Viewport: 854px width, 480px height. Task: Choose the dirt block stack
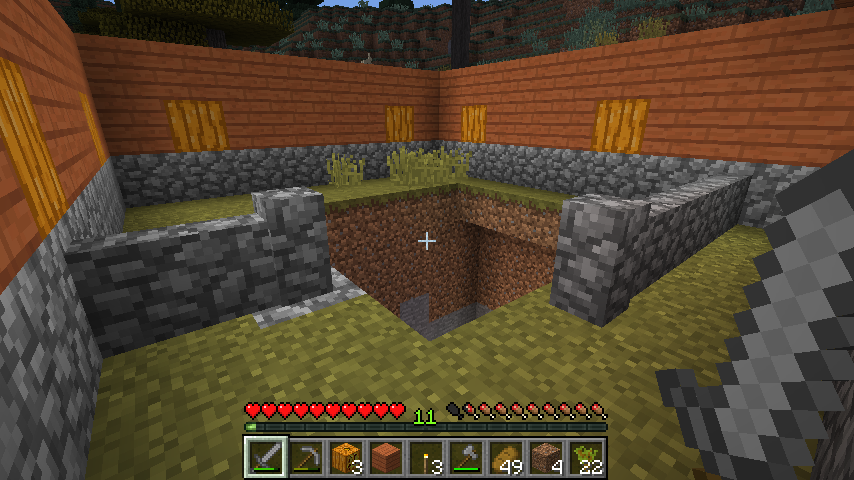[546, 458]
